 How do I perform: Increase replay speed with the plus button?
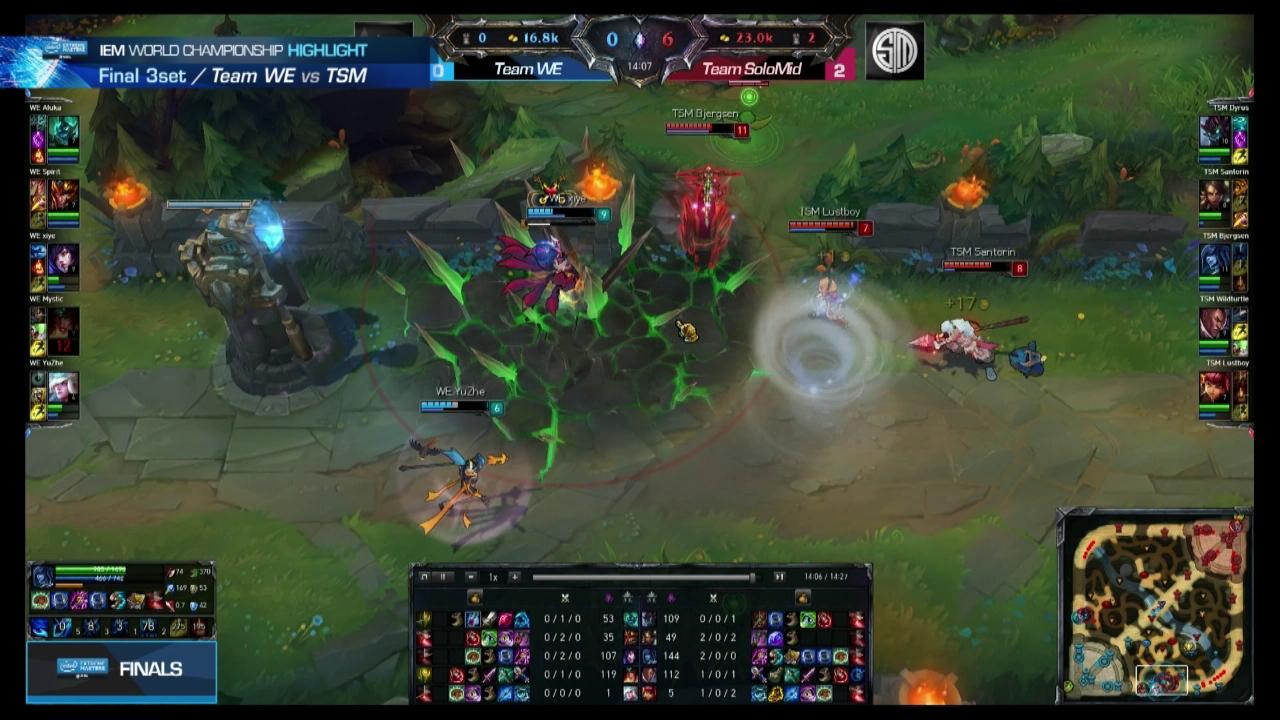point(516,577)
